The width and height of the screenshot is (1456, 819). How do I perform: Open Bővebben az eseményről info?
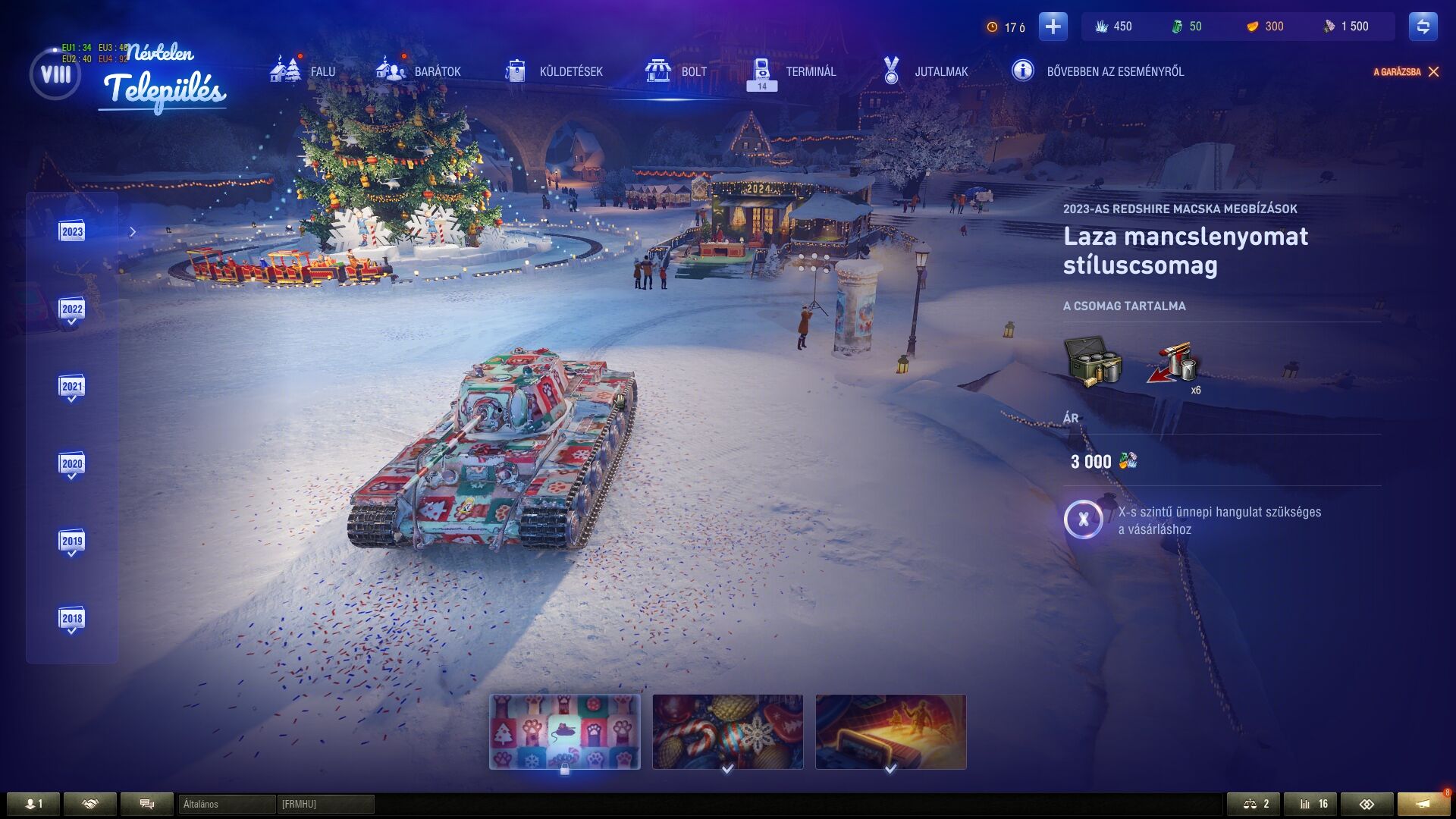click(1098, 71)
